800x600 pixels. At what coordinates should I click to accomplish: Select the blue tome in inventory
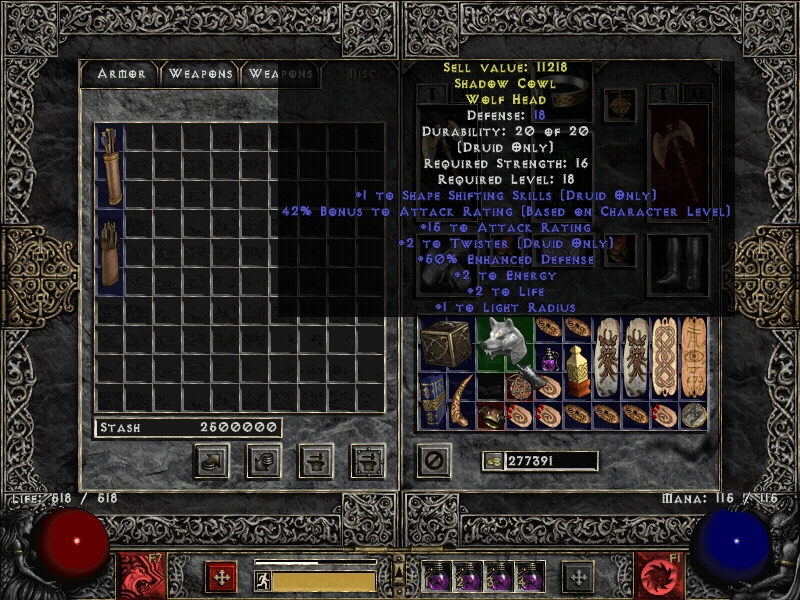(x=432, y=400)
